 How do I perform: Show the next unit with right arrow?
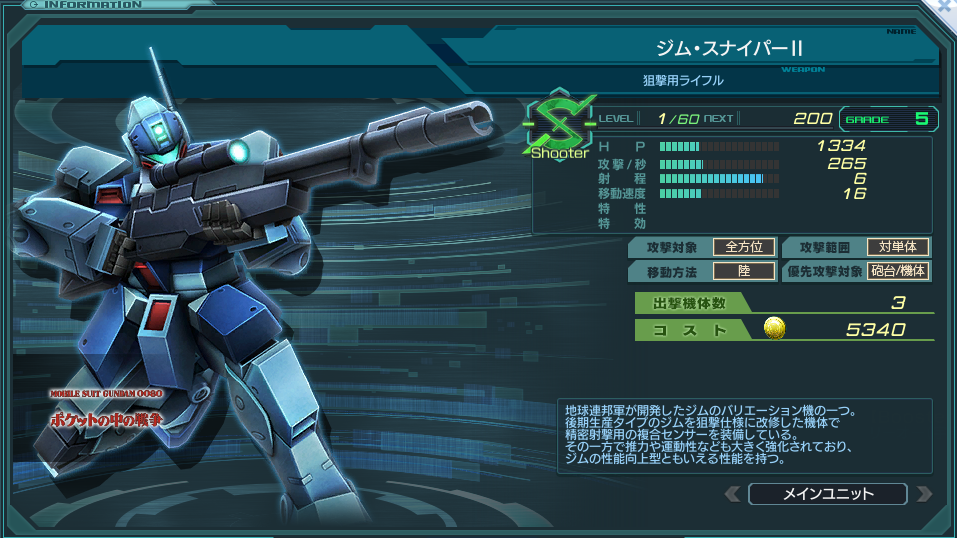tap(923, 494)
